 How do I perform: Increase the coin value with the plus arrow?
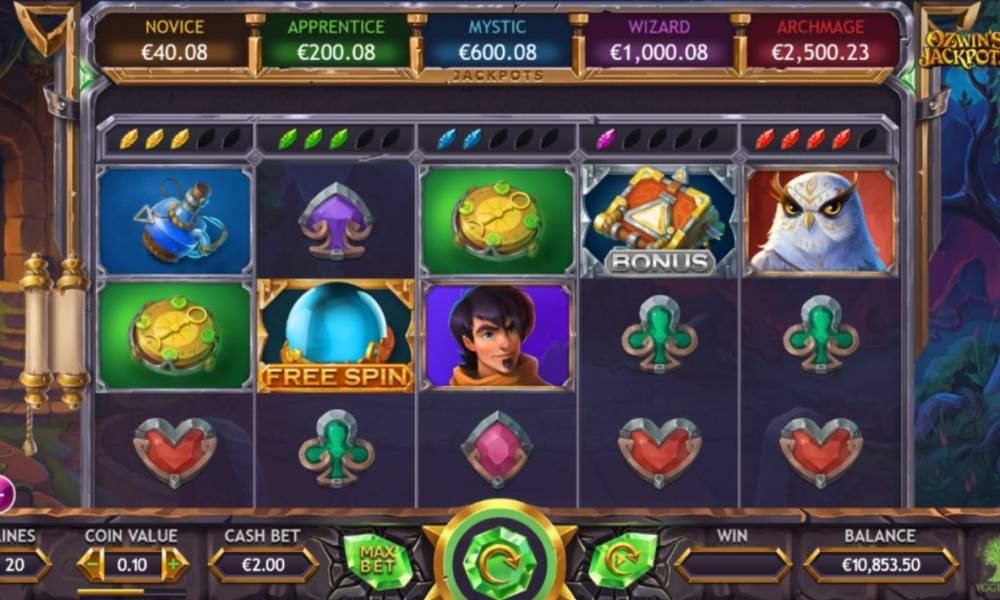coord(174,565)
